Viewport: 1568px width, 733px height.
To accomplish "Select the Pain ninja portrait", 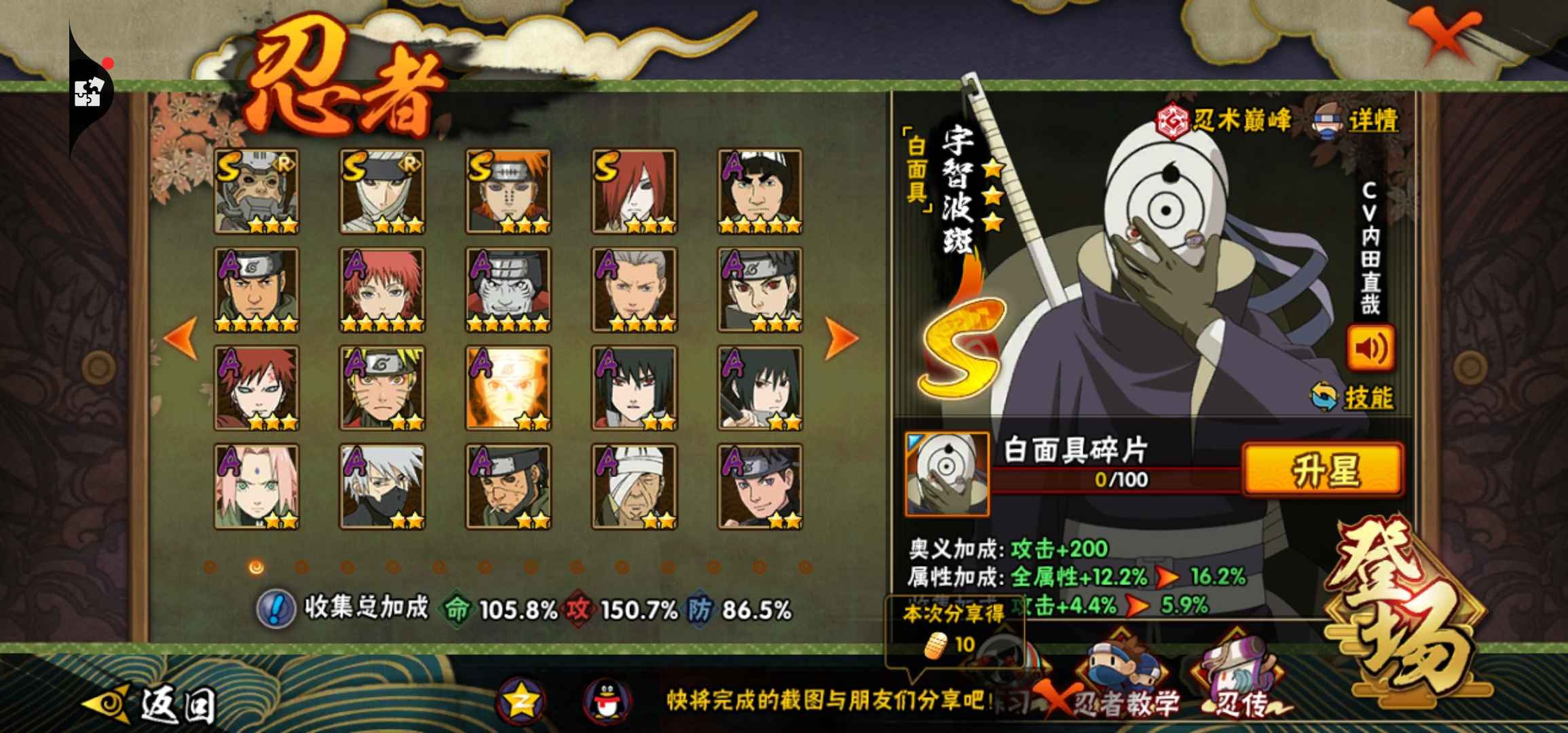I will tap(508, 191).
